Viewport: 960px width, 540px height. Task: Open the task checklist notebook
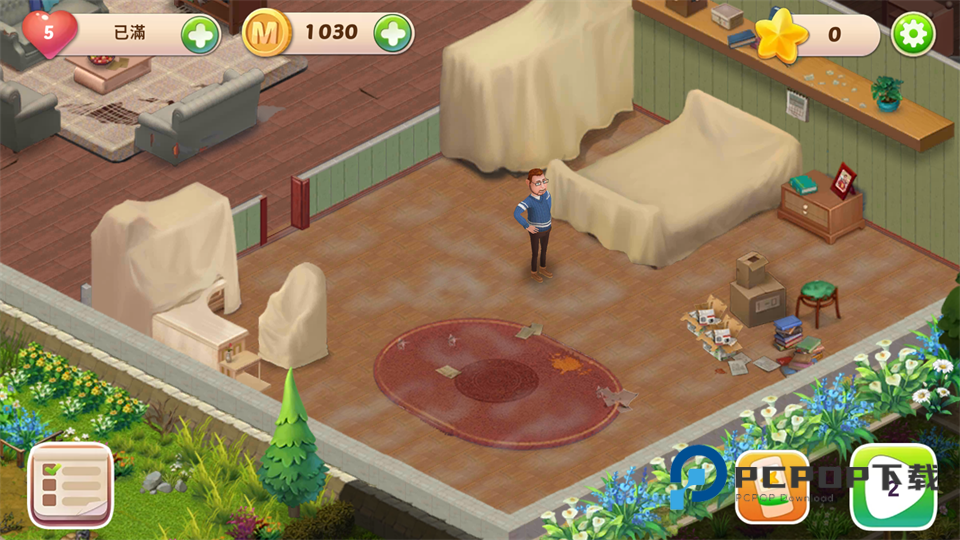[x=70, y=484]
